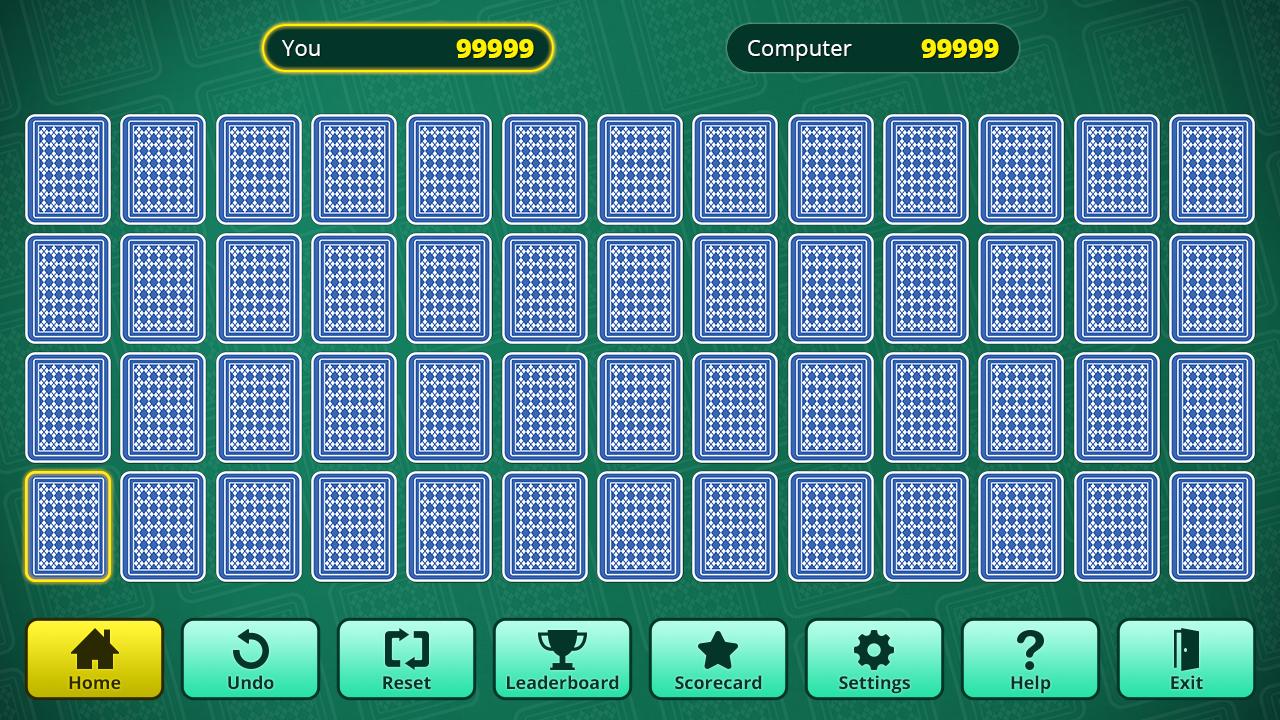Flip the card in the top-right corner
This screenshot has width=1280, height=720.
(1211, 169)
